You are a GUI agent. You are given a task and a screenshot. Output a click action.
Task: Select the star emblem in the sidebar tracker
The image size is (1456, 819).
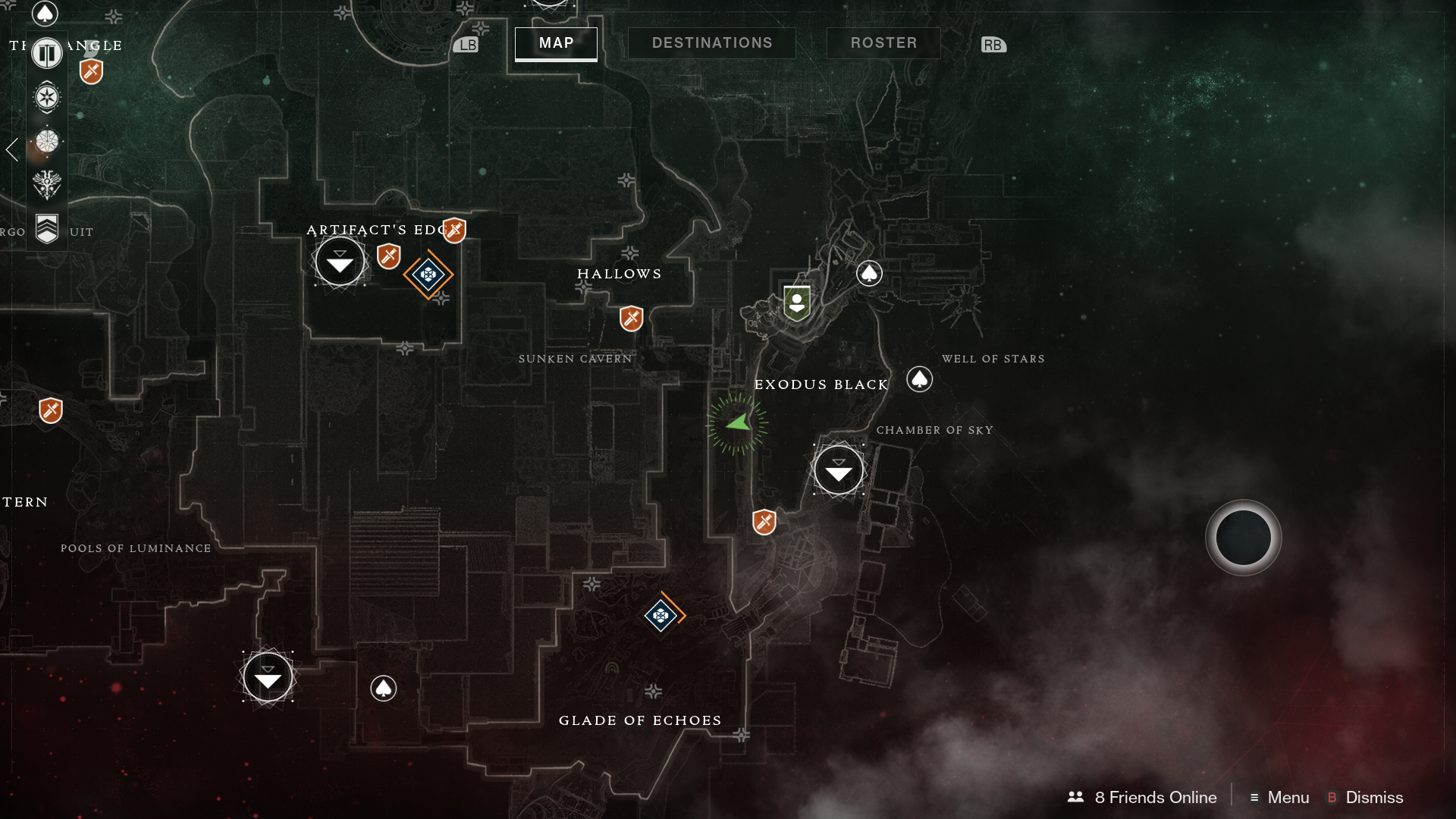click(x=46, y=98)
